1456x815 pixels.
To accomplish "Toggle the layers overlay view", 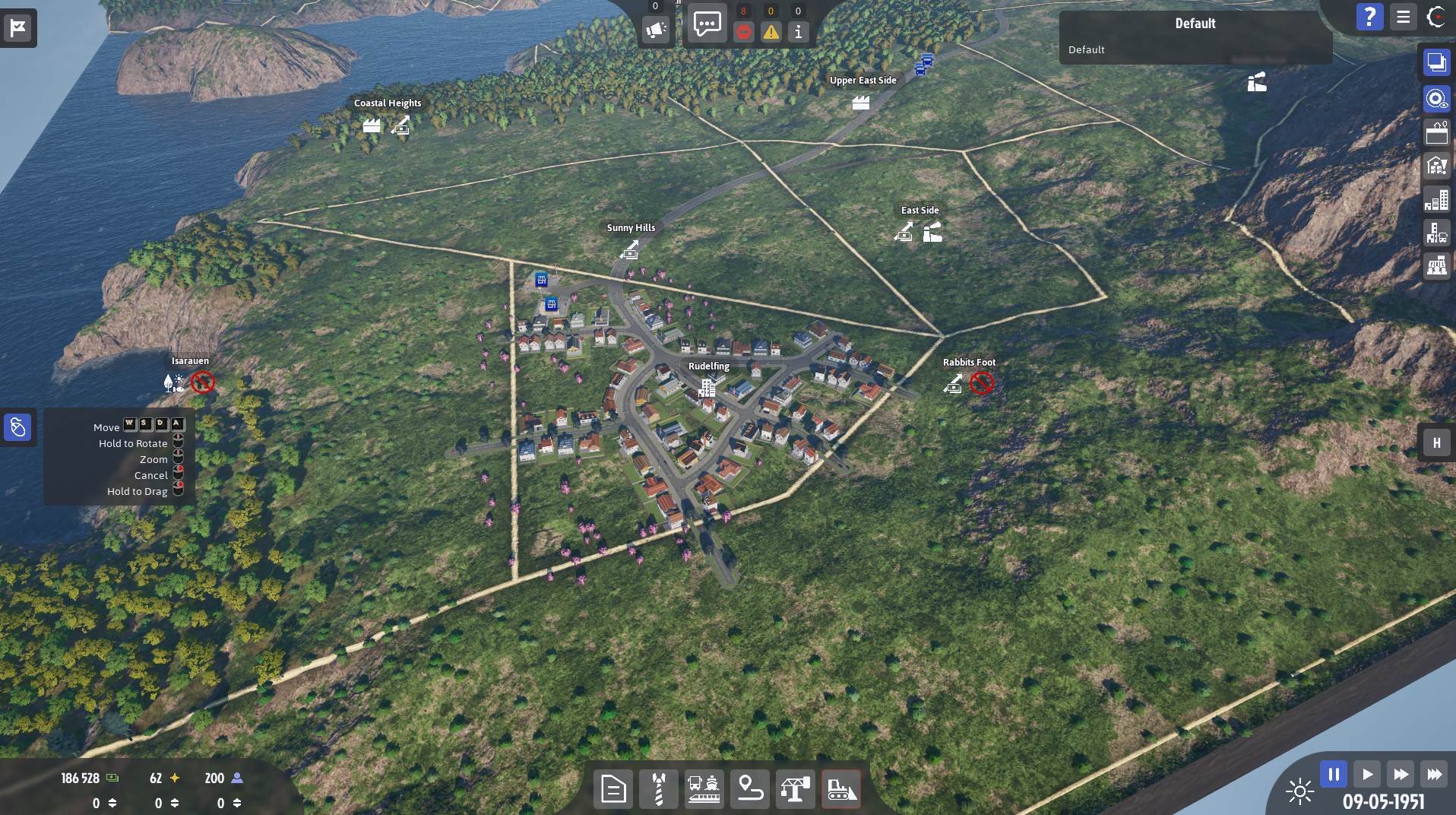I will coord(1436,63).
